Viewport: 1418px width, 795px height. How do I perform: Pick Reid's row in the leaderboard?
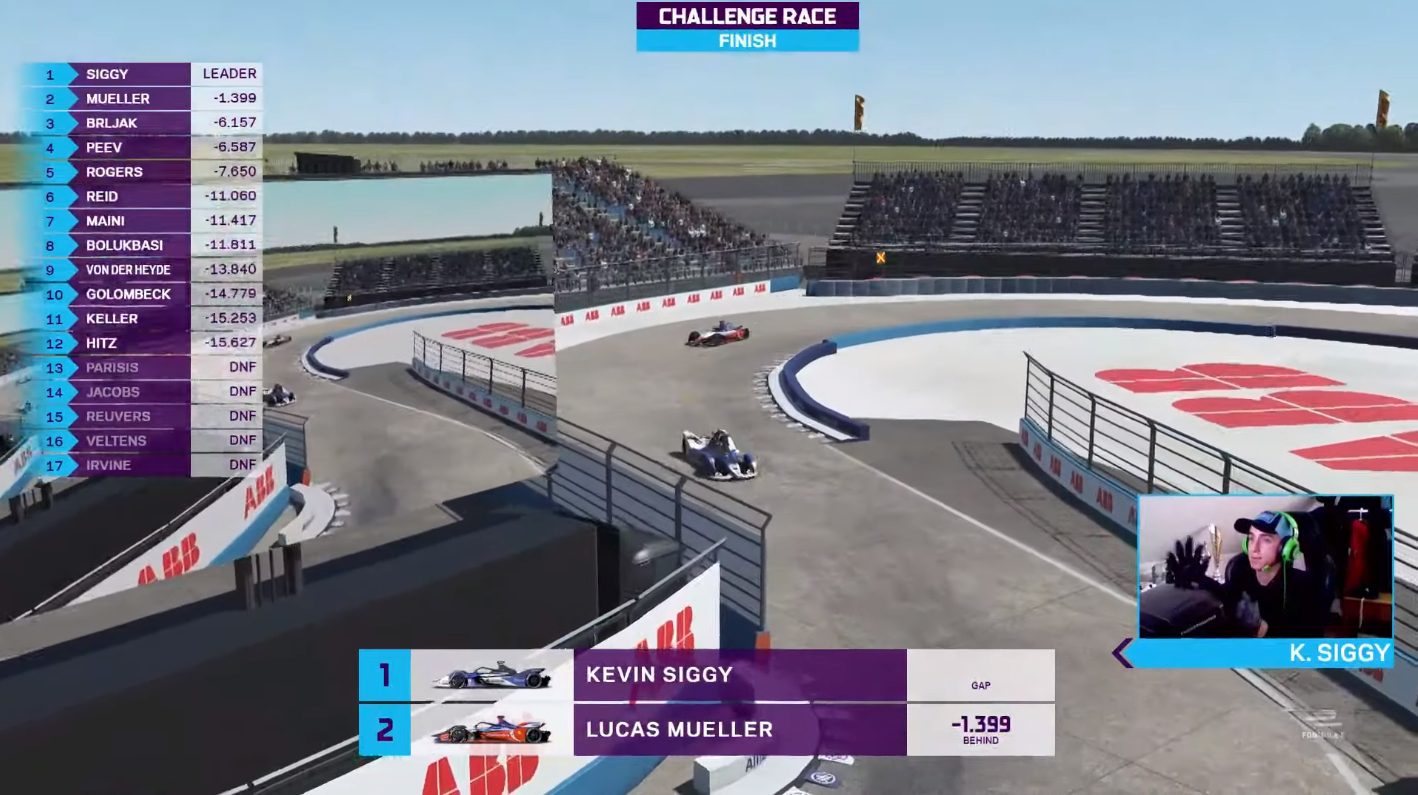pyautogui.click(x=140, y=196)
